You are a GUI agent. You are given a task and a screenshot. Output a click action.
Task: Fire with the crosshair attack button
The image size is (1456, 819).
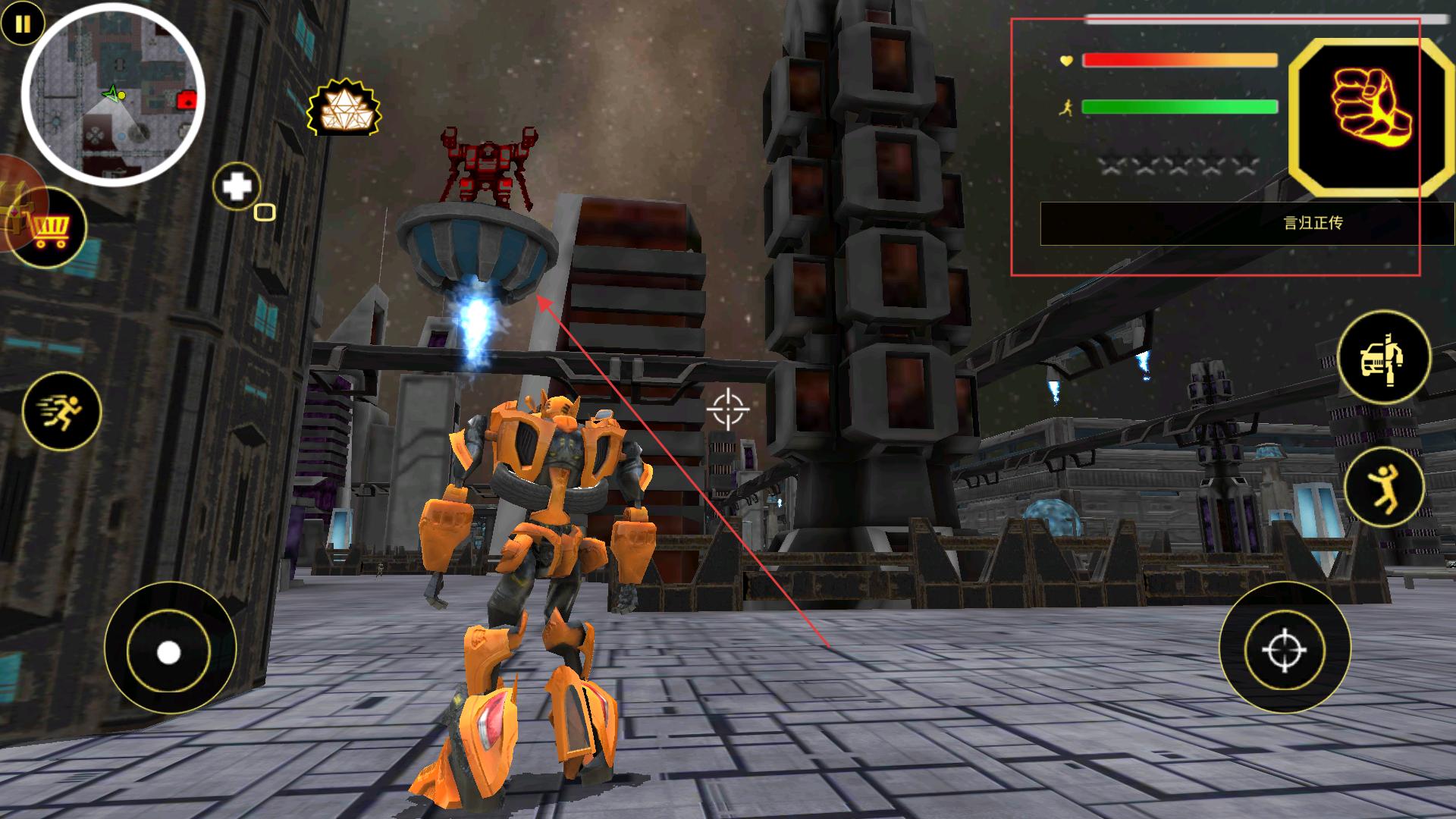tap(1285, 648)
